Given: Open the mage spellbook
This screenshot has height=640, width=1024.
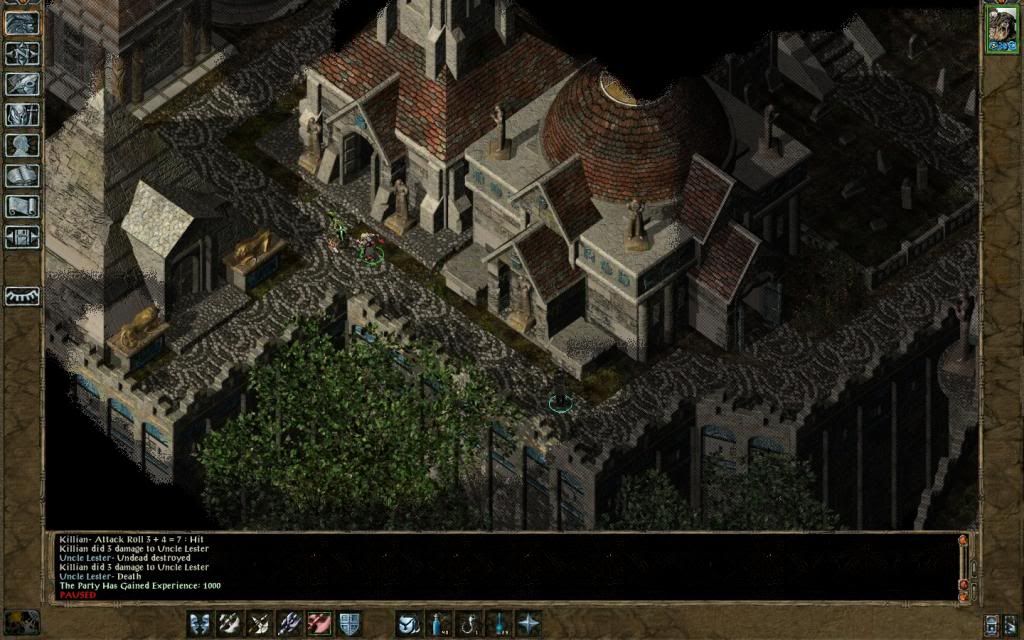Looking at the screenshot, I should click(x=22, y=176).
